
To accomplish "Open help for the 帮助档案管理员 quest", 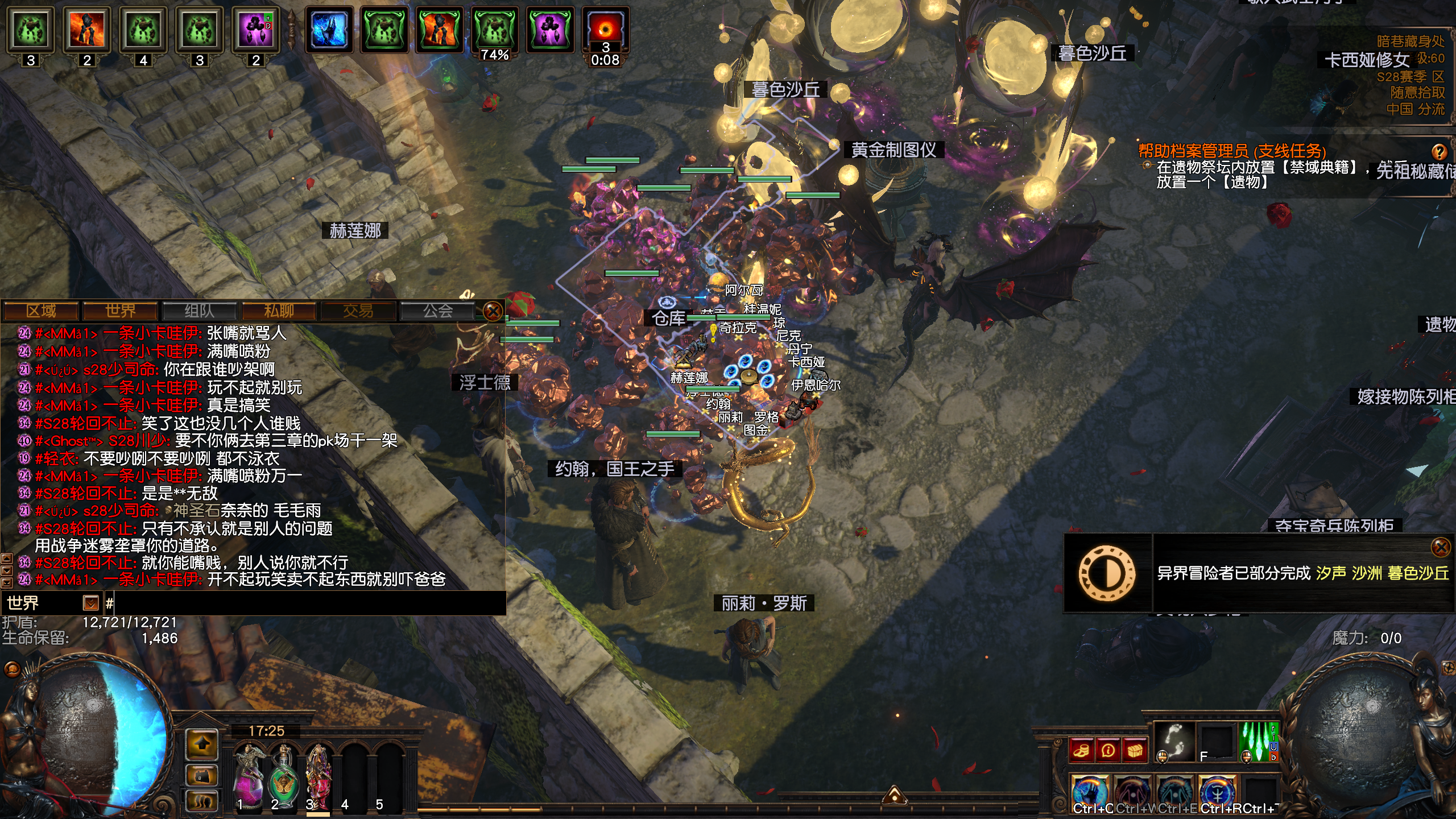I will 1439,152.
